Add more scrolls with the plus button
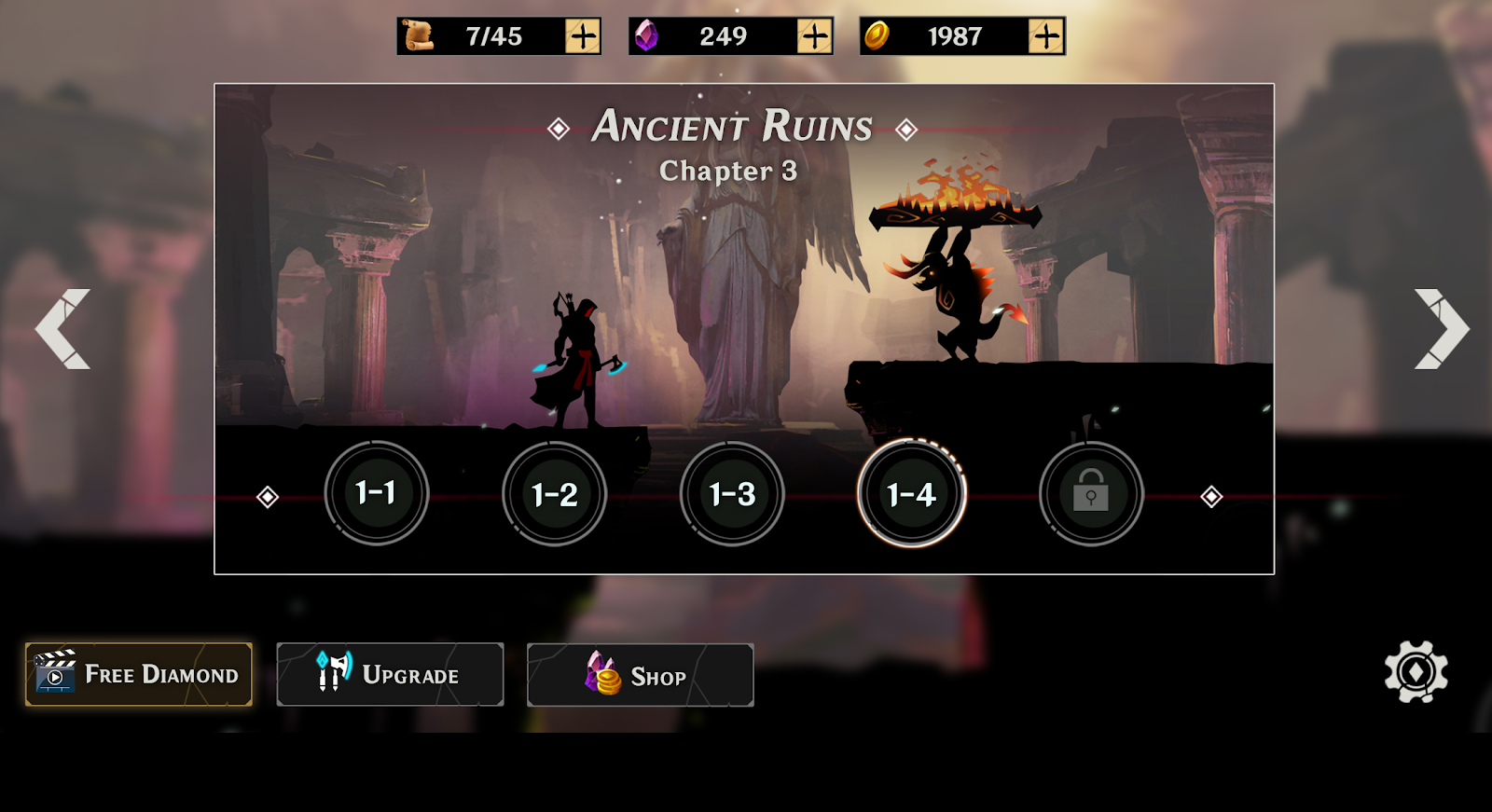 coord(583,36)
